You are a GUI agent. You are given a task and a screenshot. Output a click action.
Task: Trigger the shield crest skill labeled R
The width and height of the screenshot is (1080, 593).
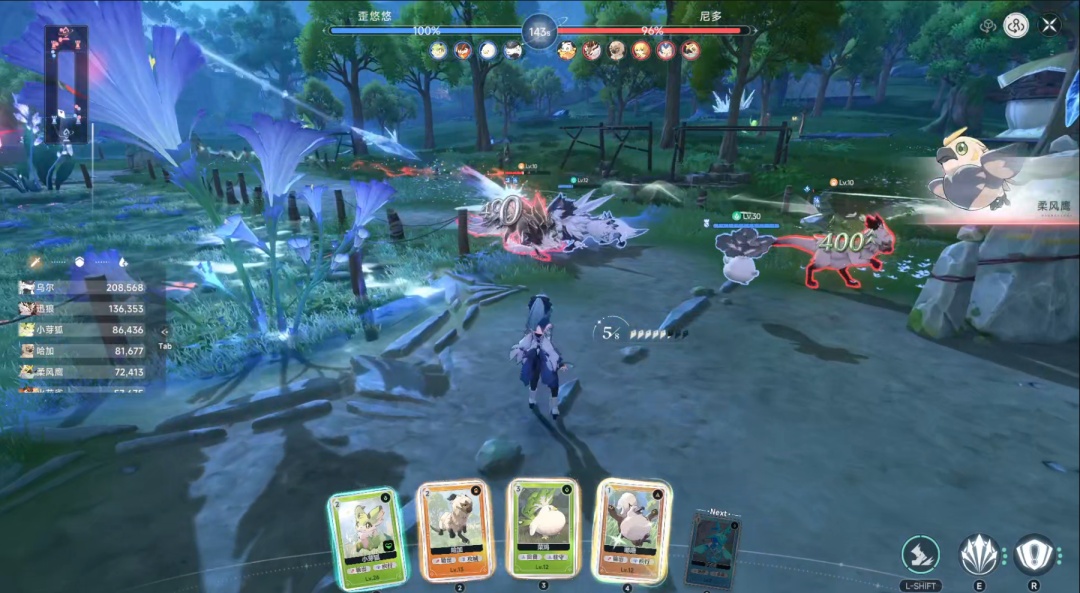tap(1035, 555)
